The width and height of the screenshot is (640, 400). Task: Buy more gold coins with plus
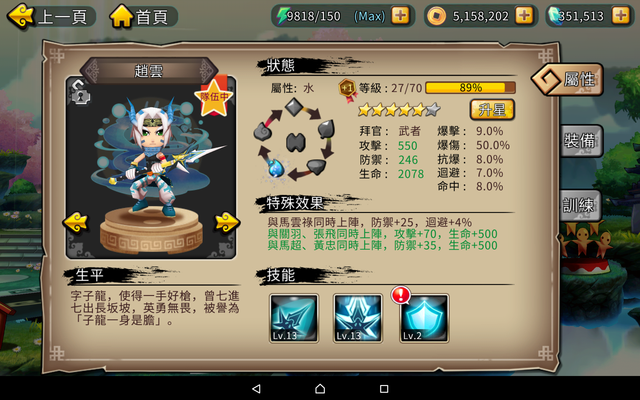coord(524,16)
